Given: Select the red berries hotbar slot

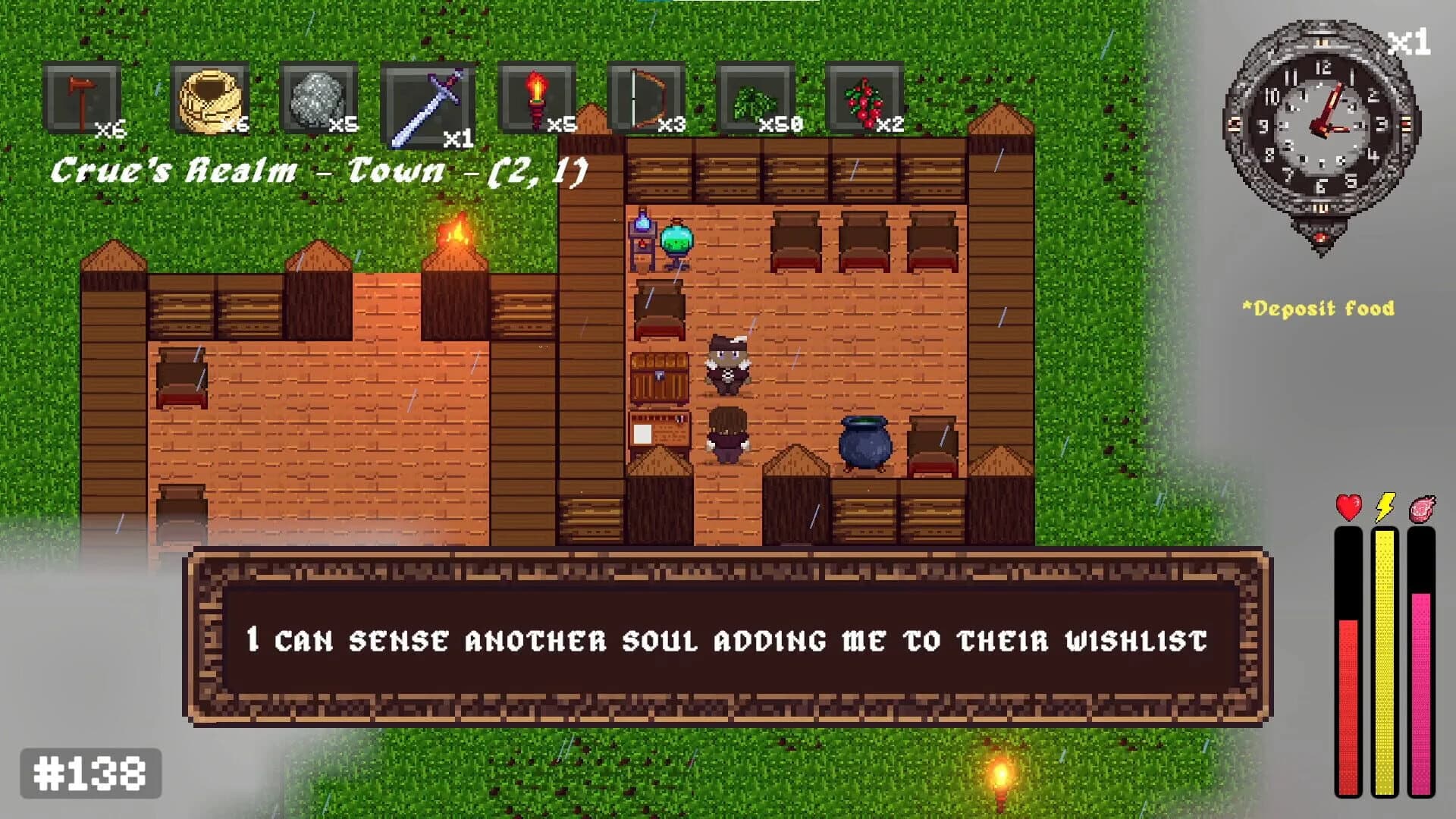Looking at the screenshot, I should (x=864, y=99).
